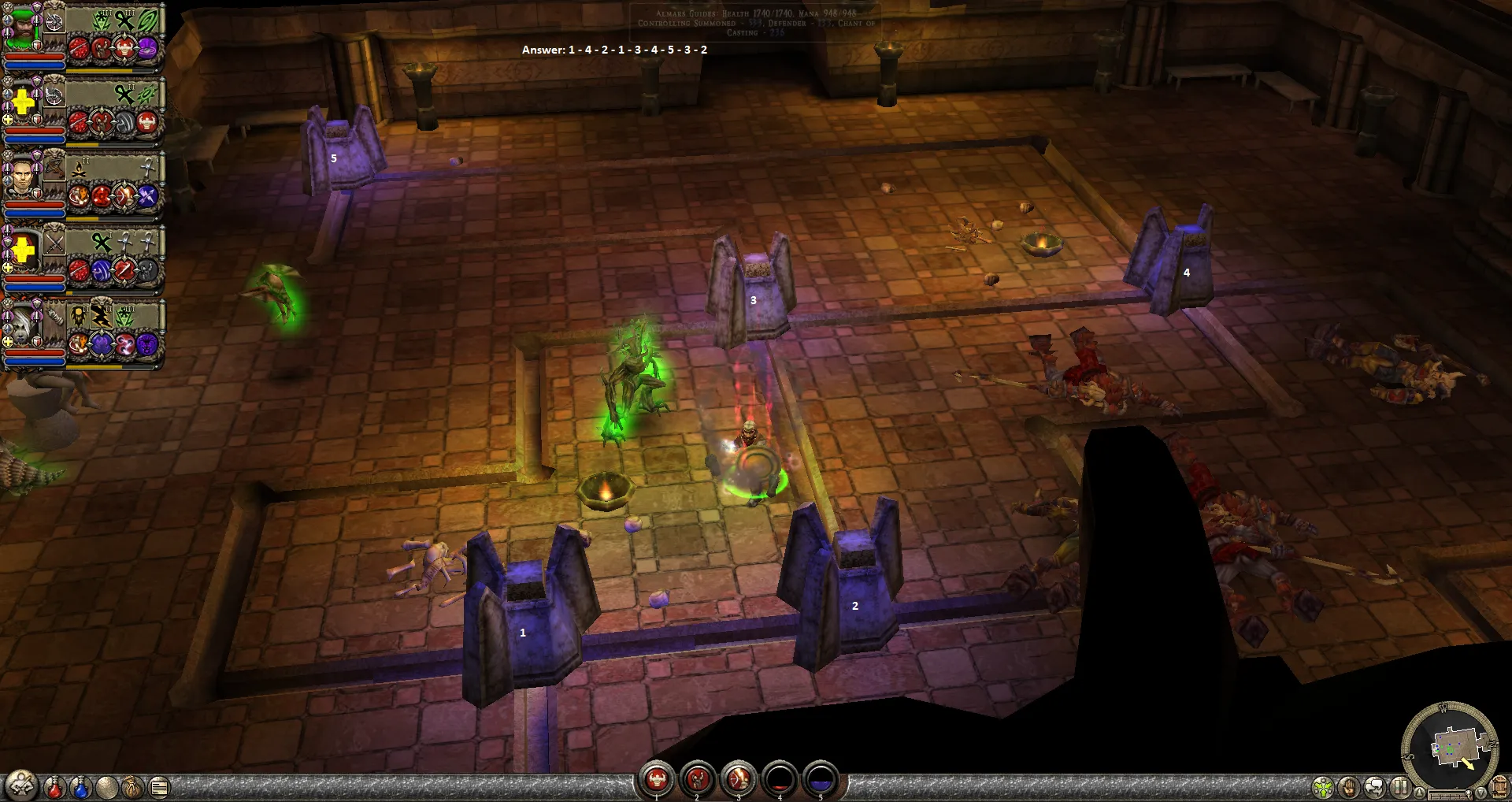Pause the game with the pause button
This screenshot has height=802, width=1512.
(x=1400, y=787)
